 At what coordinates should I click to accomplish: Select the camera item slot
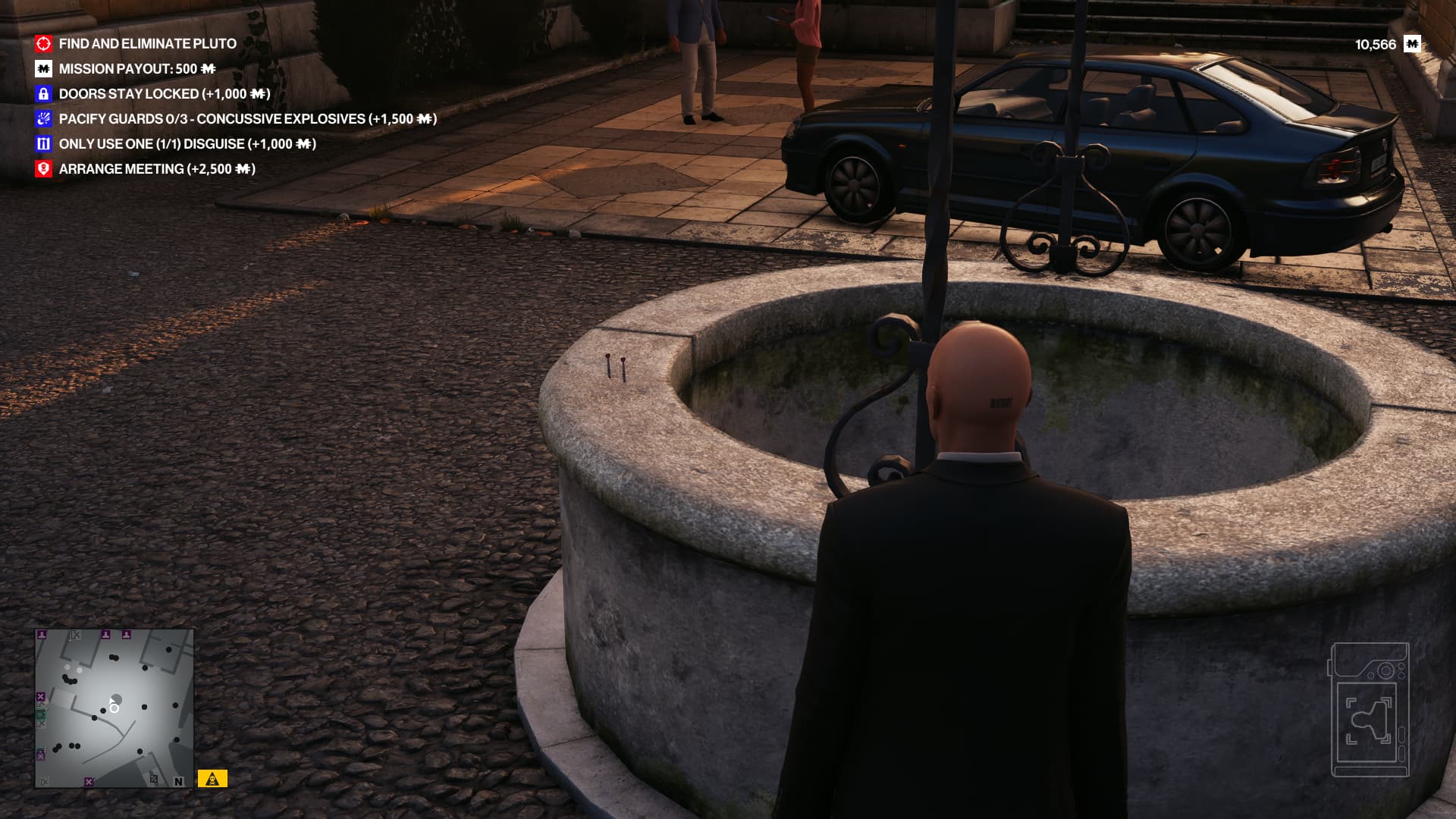pos(1370,710)
